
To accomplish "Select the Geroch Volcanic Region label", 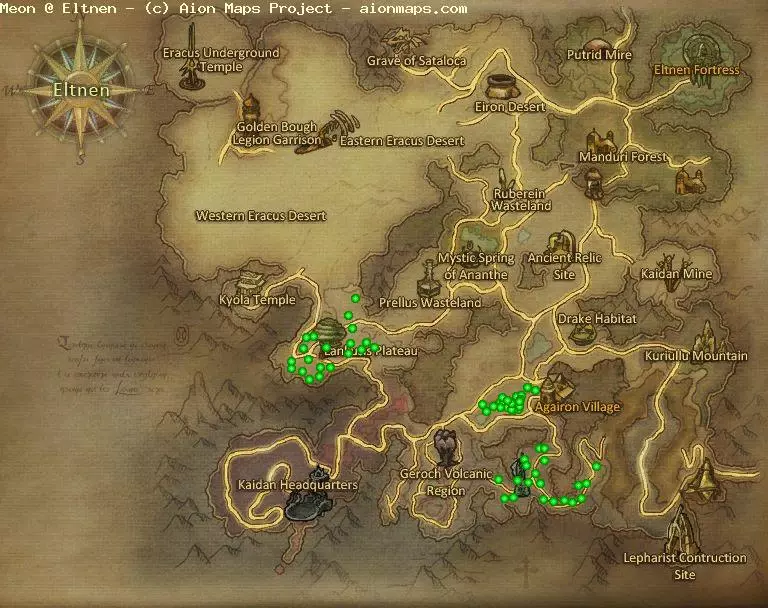I will point(446,482).
